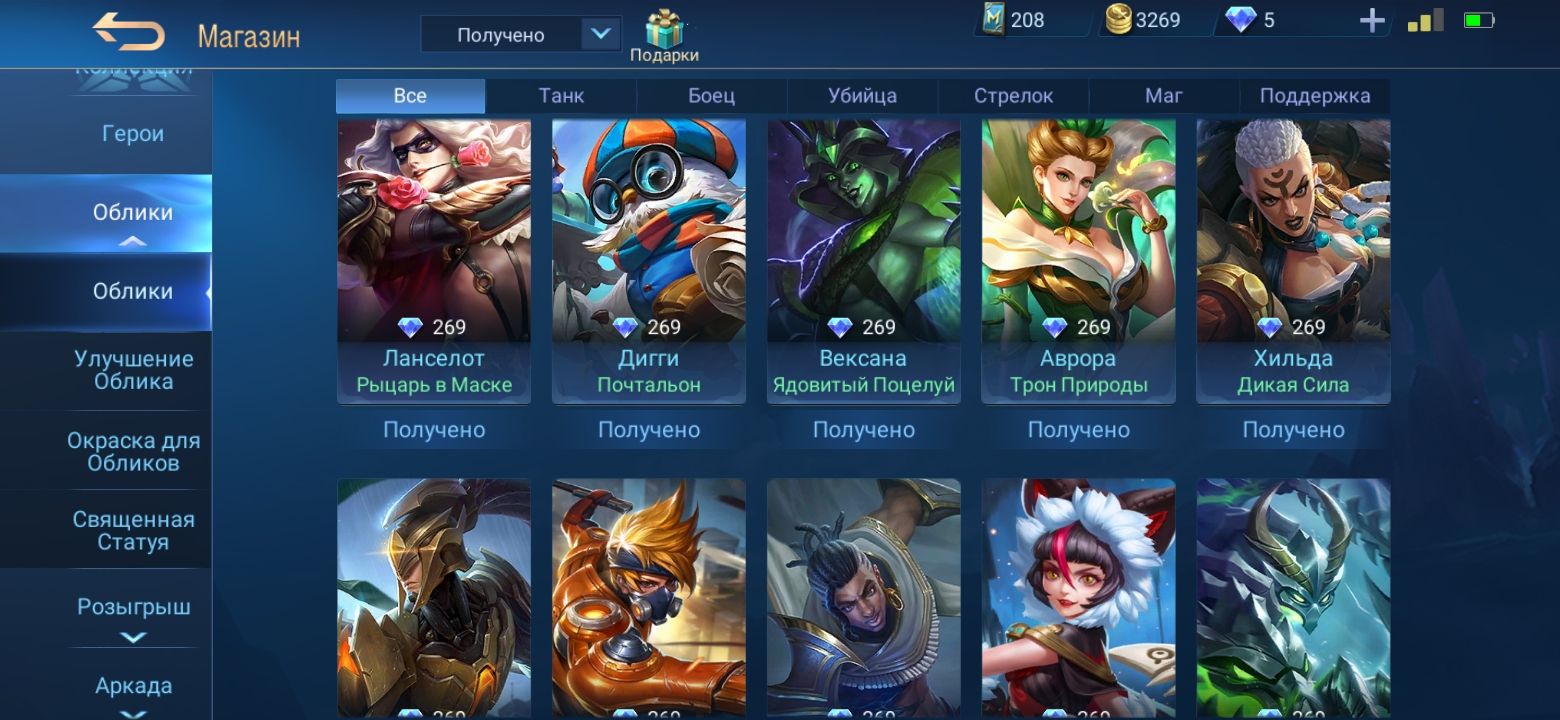Go back using the orange arrow
The width and height of the screenshot is (1560, 720).
(x=129, y=32)
